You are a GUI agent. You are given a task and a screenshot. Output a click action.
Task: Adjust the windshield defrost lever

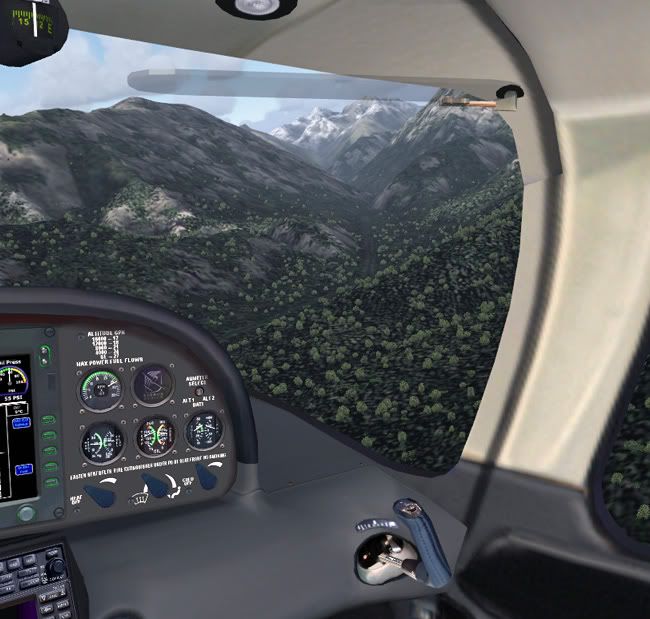tap(154, 485)
